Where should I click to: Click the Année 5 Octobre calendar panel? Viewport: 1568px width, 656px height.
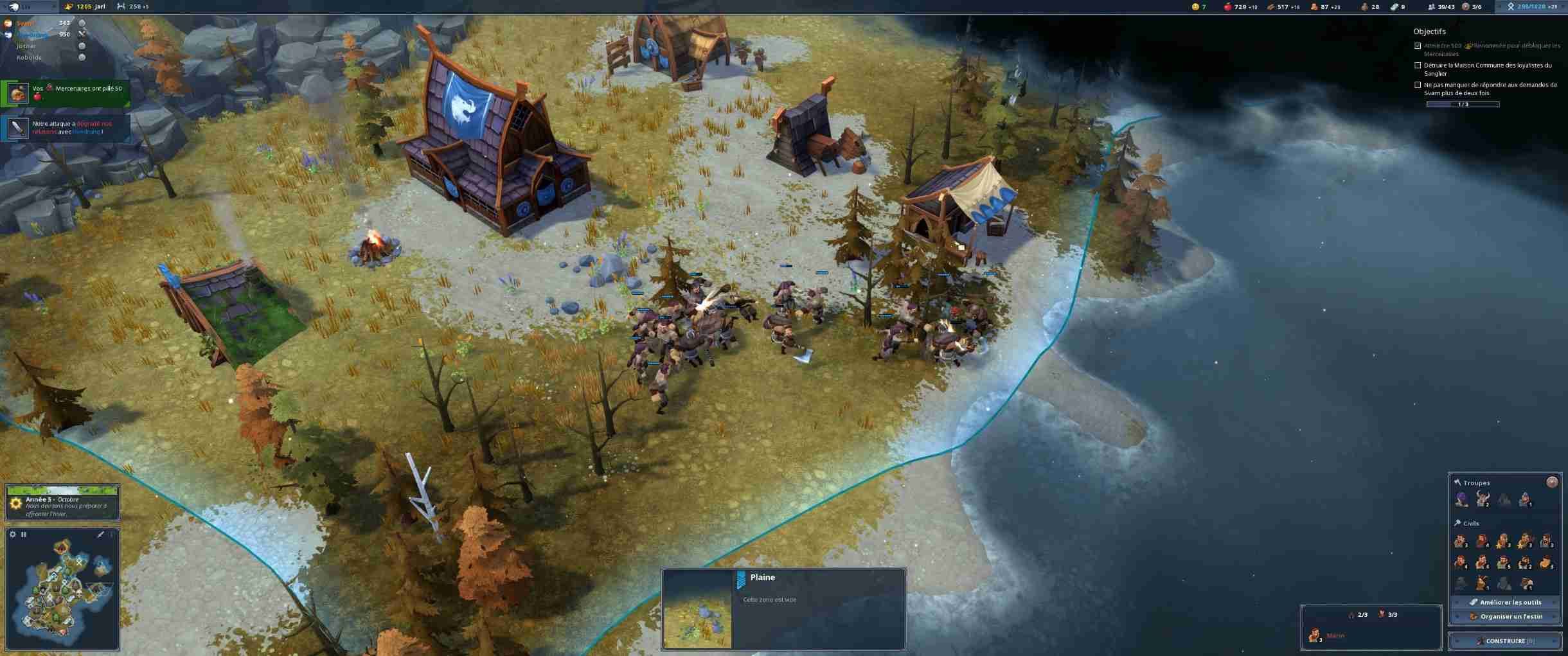pyautogui.click(x=62, y=503)
